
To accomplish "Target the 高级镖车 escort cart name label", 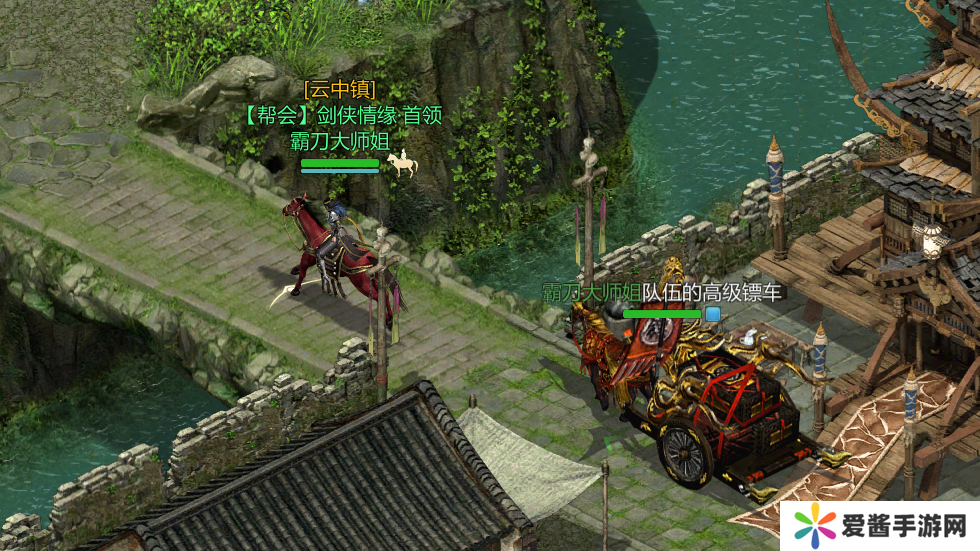I will [662, 293].
